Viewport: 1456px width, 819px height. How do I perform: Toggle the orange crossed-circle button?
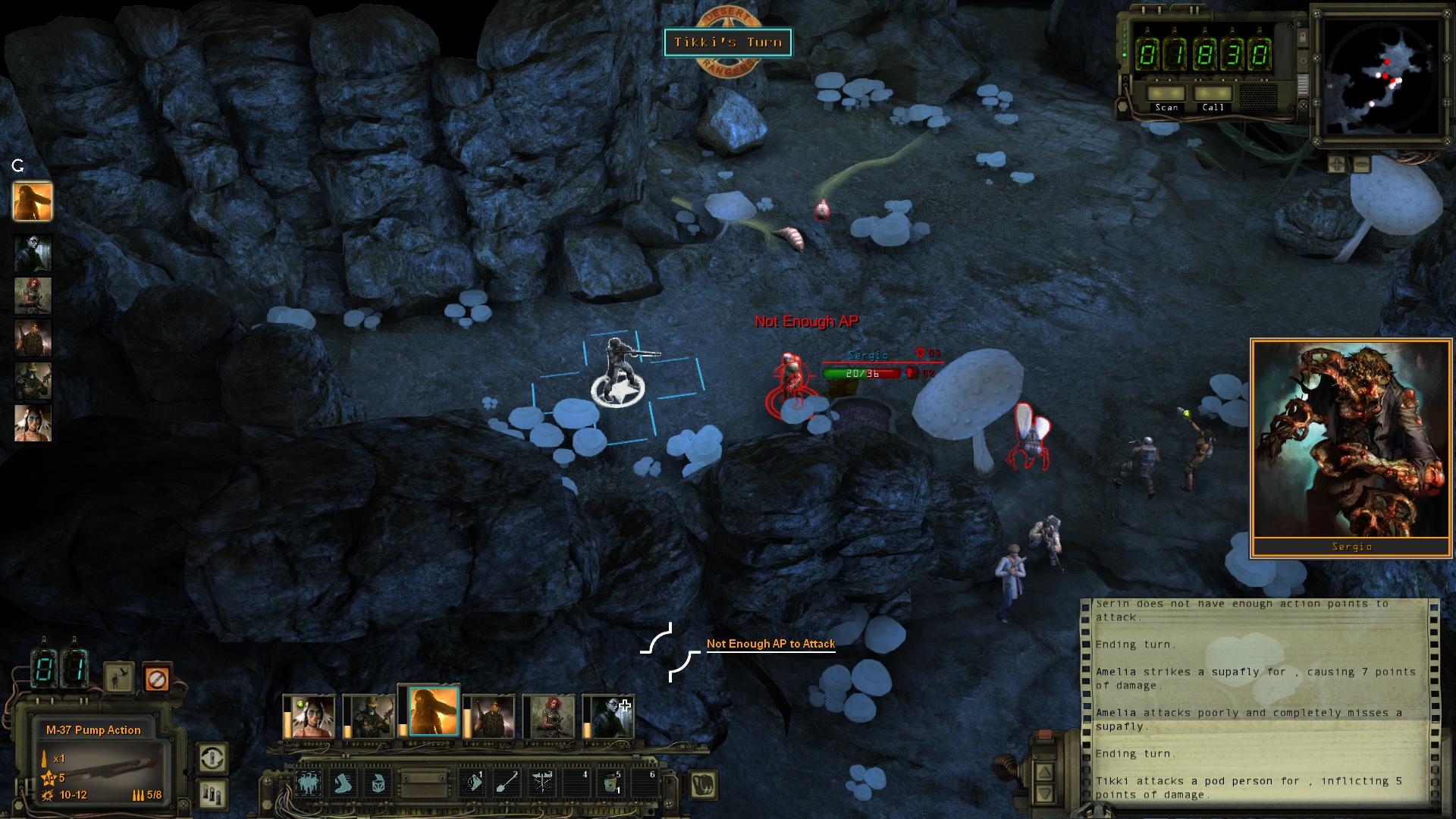pos(155,678)
